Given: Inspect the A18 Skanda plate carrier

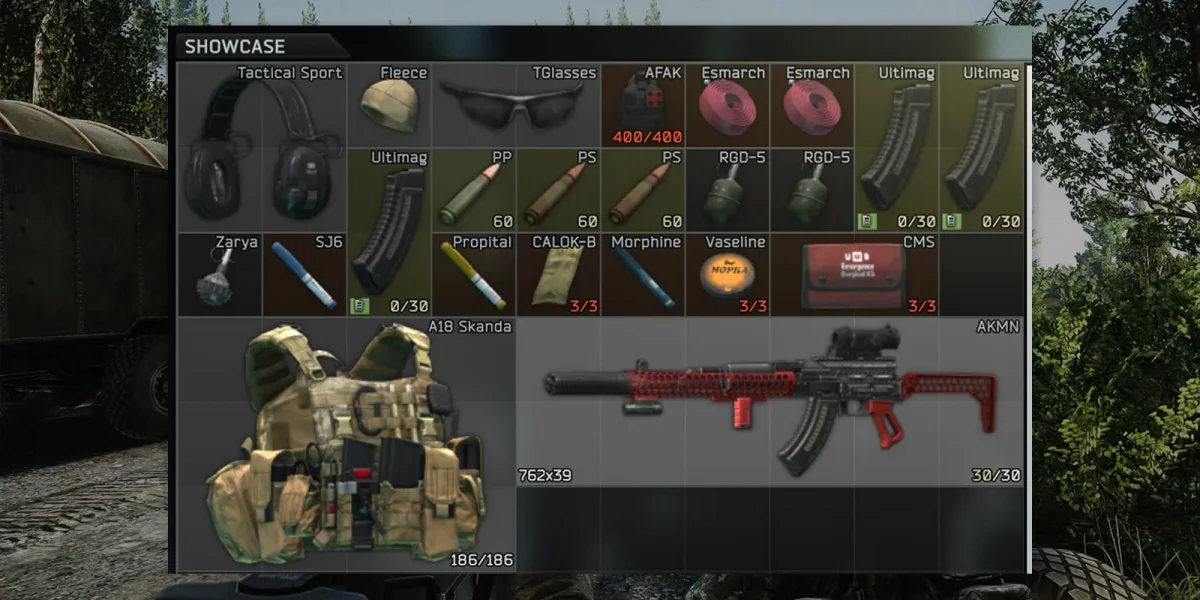Looking at the screenshot, I should click(347, 445).
